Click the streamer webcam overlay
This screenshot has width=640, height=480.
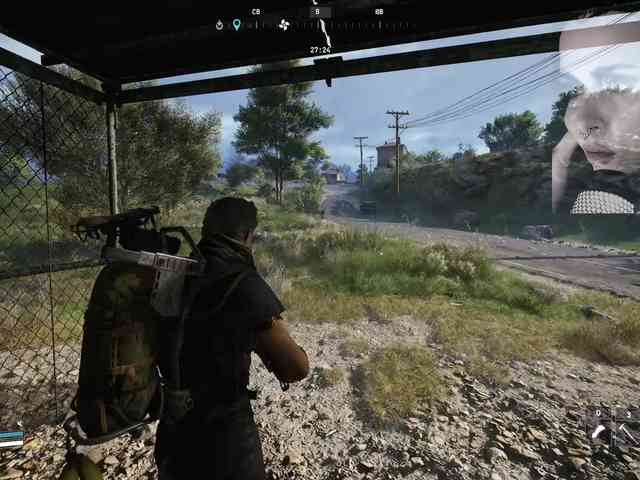(598, 120)
